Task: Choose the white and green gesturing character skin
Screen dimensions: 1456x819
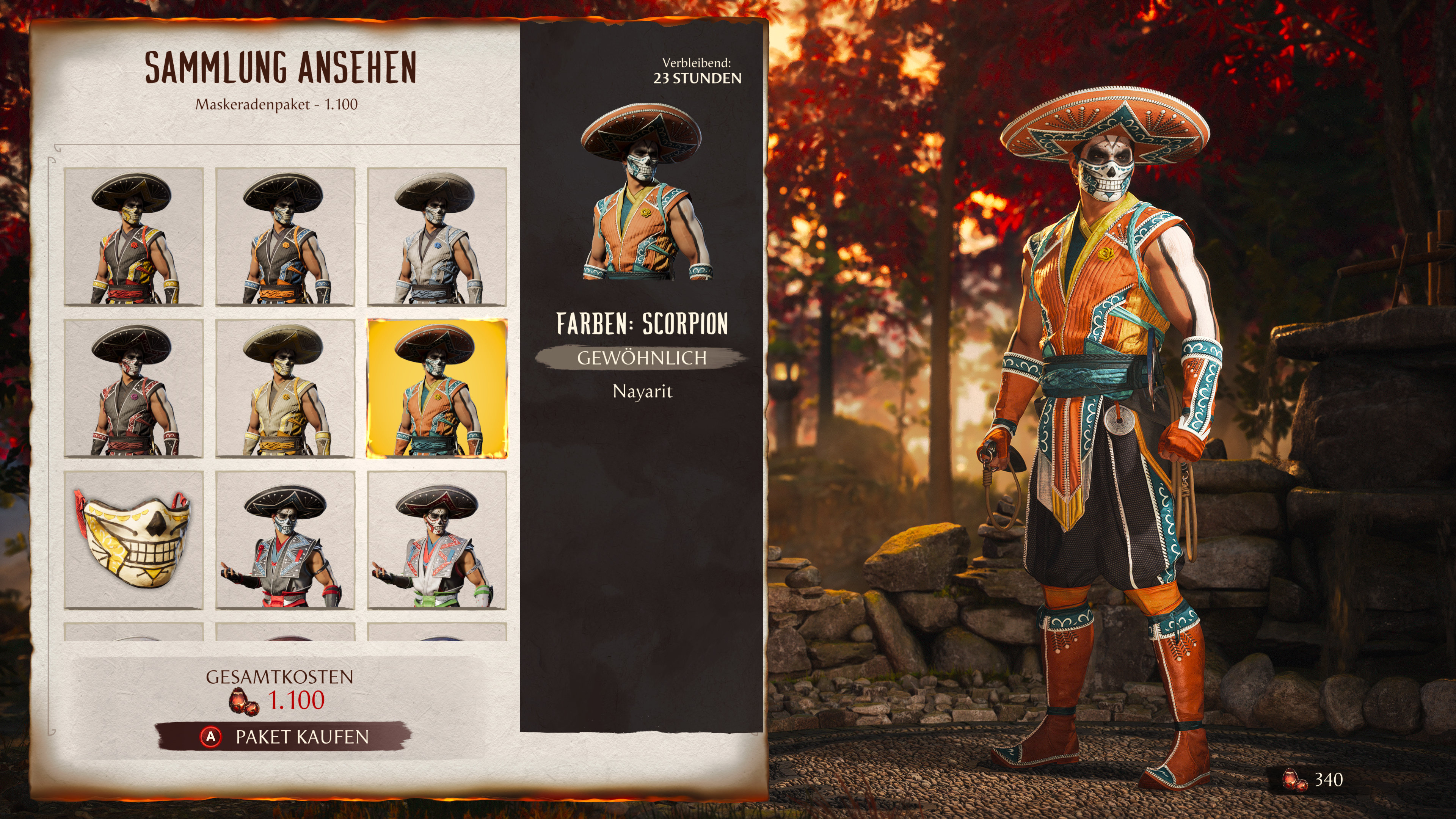Action: pyautogui.click(x=437, y=540)
